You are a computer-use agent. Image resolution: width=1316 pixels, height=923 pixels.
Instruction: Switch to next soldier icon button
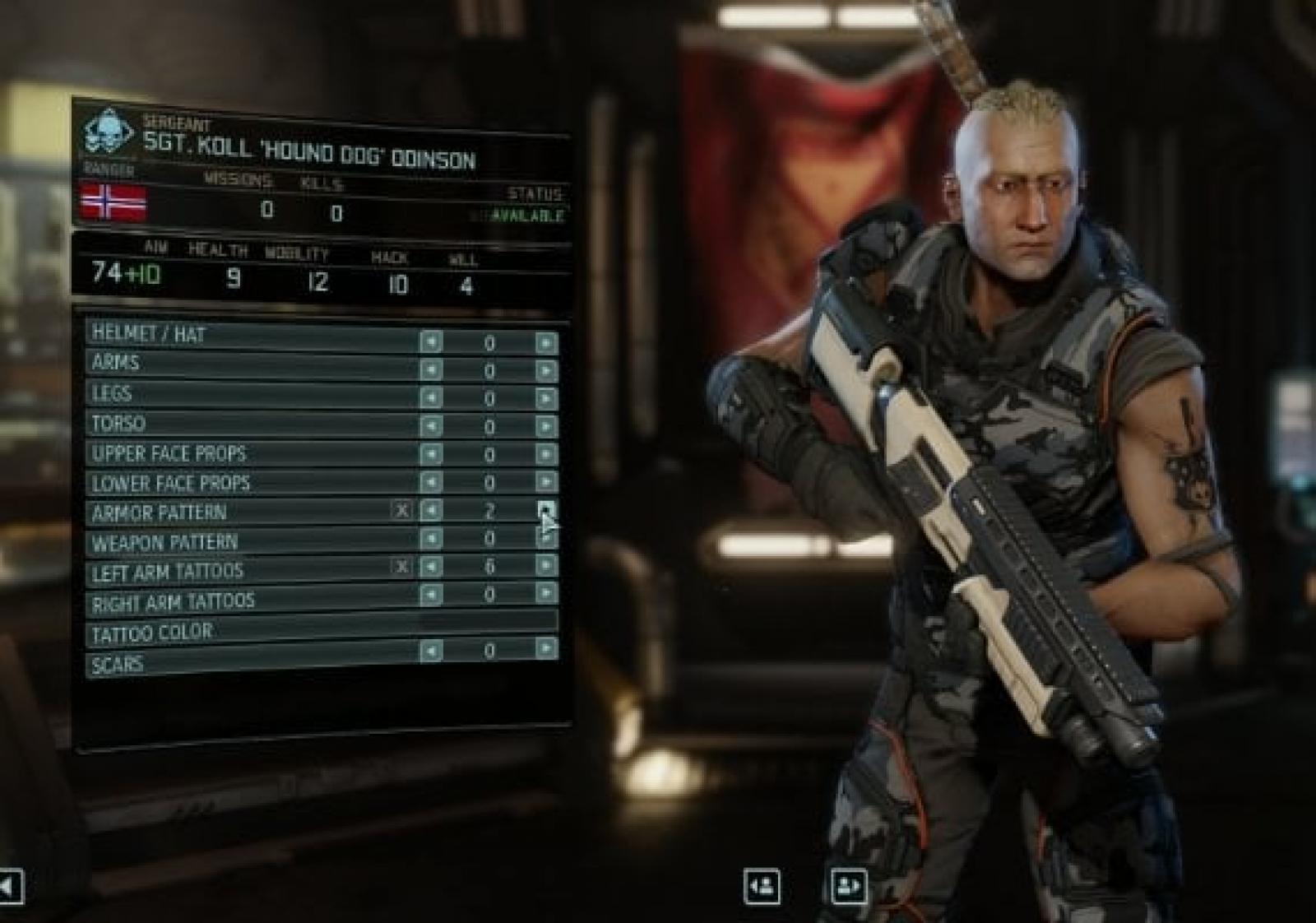(848, 887)
